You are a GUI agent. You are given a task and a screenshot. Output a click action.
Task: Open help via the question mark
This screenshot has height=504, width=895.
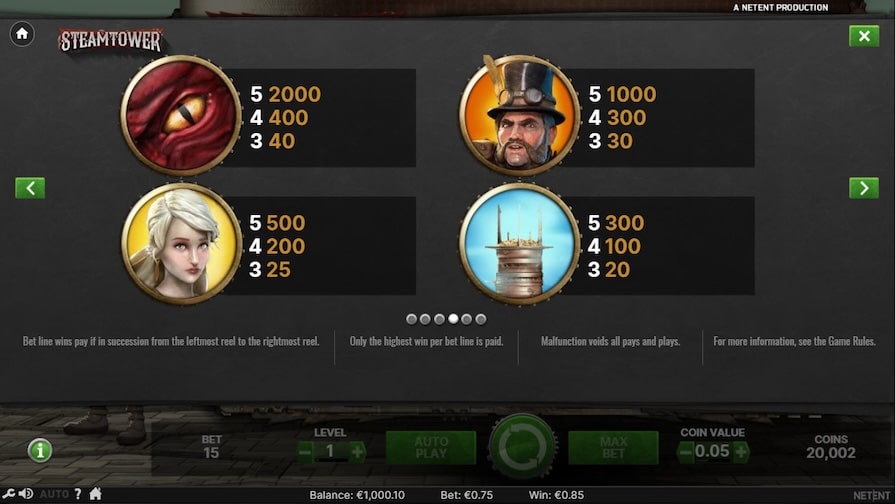coord(78,494)
